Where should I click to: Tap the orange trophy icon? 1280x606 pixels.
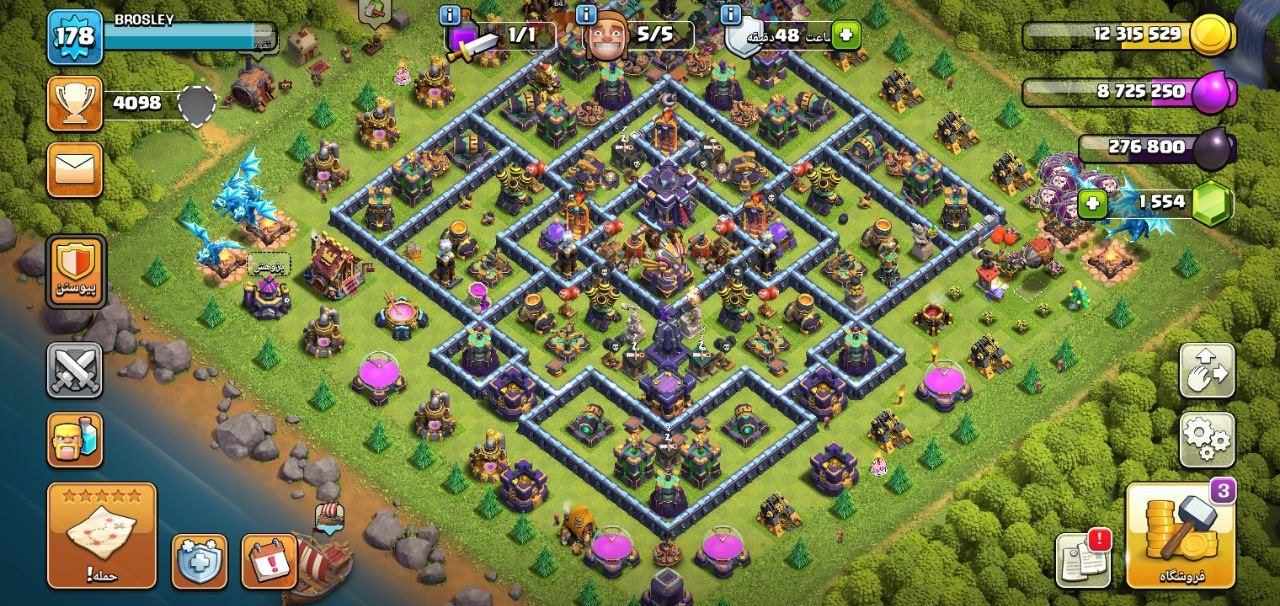tap(75, 103)
